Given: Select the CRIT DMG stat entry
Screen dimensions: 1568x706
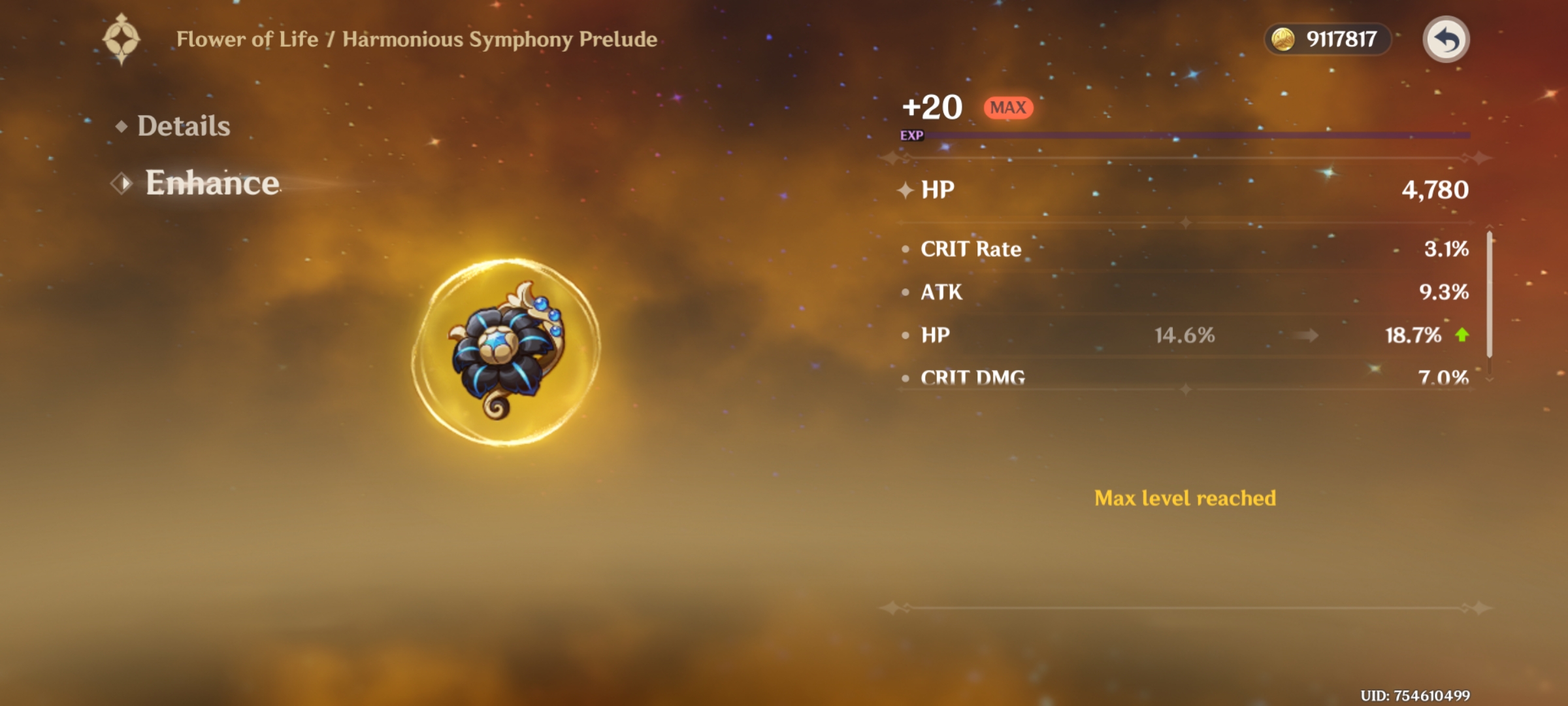Looking at the screenshot, I should 973,378.
